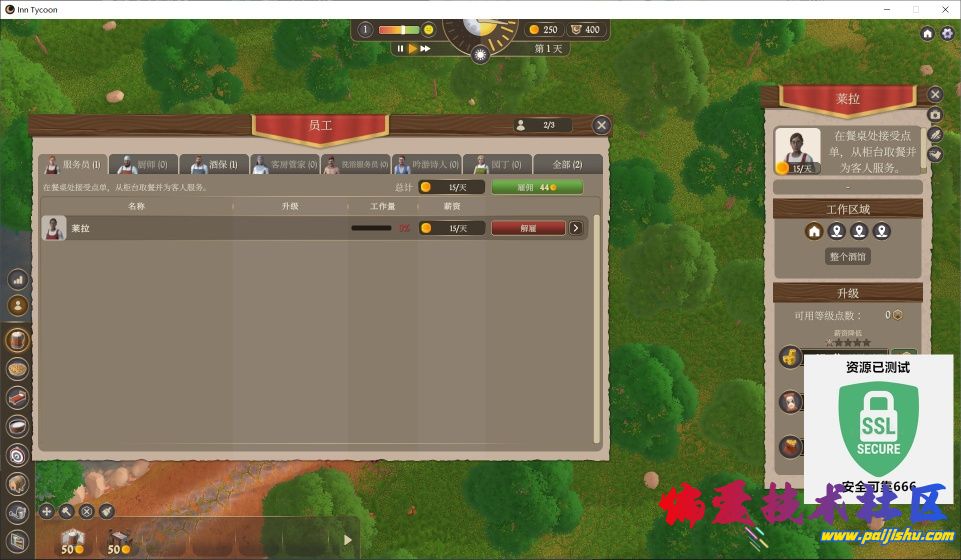Open the dartboard build category
This screenshot has height=560, width=961.
pos(17,455)
